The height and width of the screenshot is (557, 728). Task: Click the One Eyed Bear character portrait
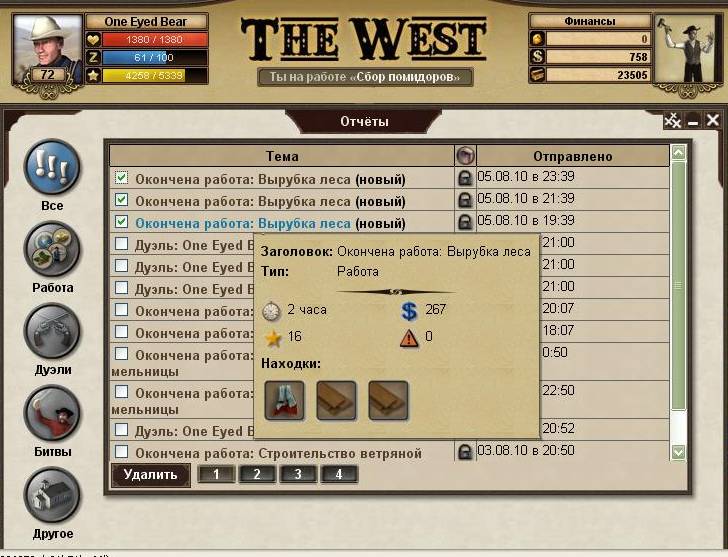[43, 47]
